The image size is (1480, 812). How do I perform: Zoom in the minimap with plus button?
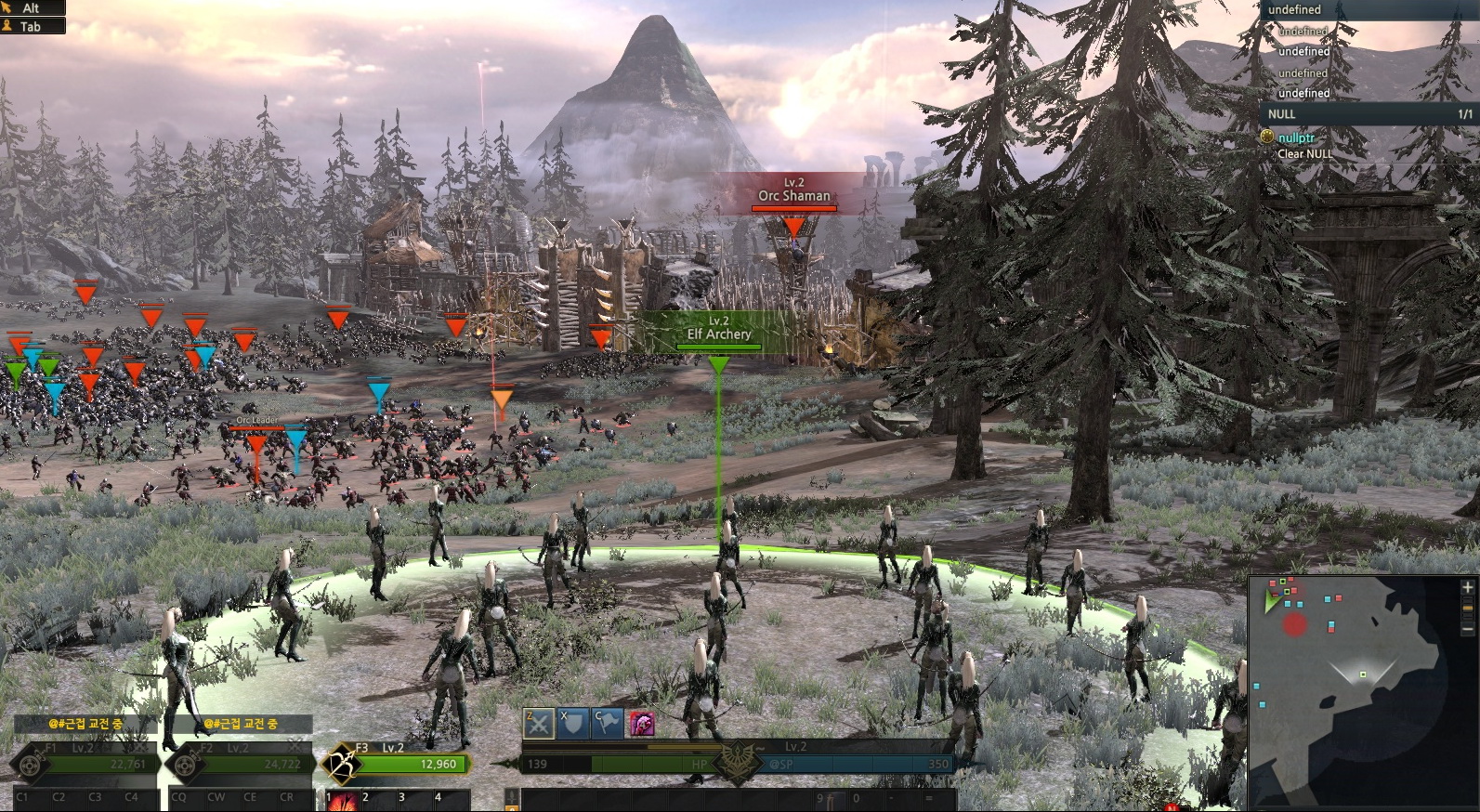click(x=1467, y=588)
